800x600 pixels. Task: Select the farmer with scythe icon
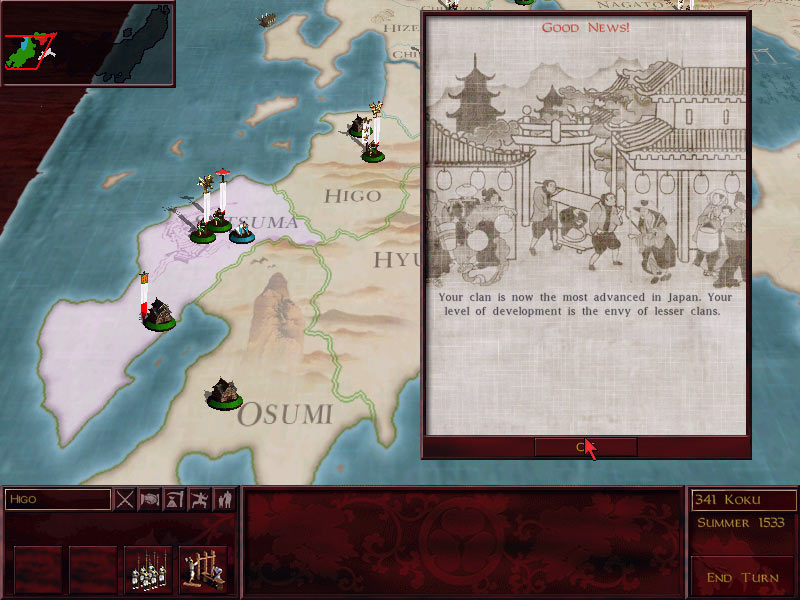tap(175, 499)
